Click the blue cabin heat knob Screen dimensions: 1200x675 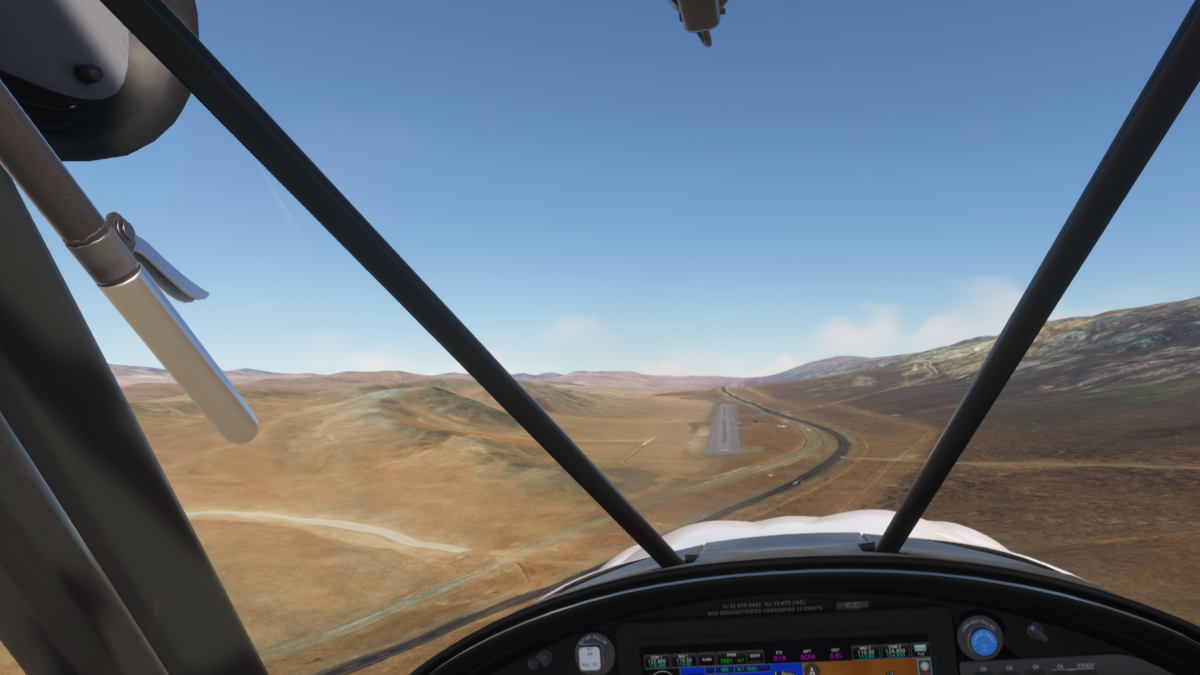tap(983, 641)
